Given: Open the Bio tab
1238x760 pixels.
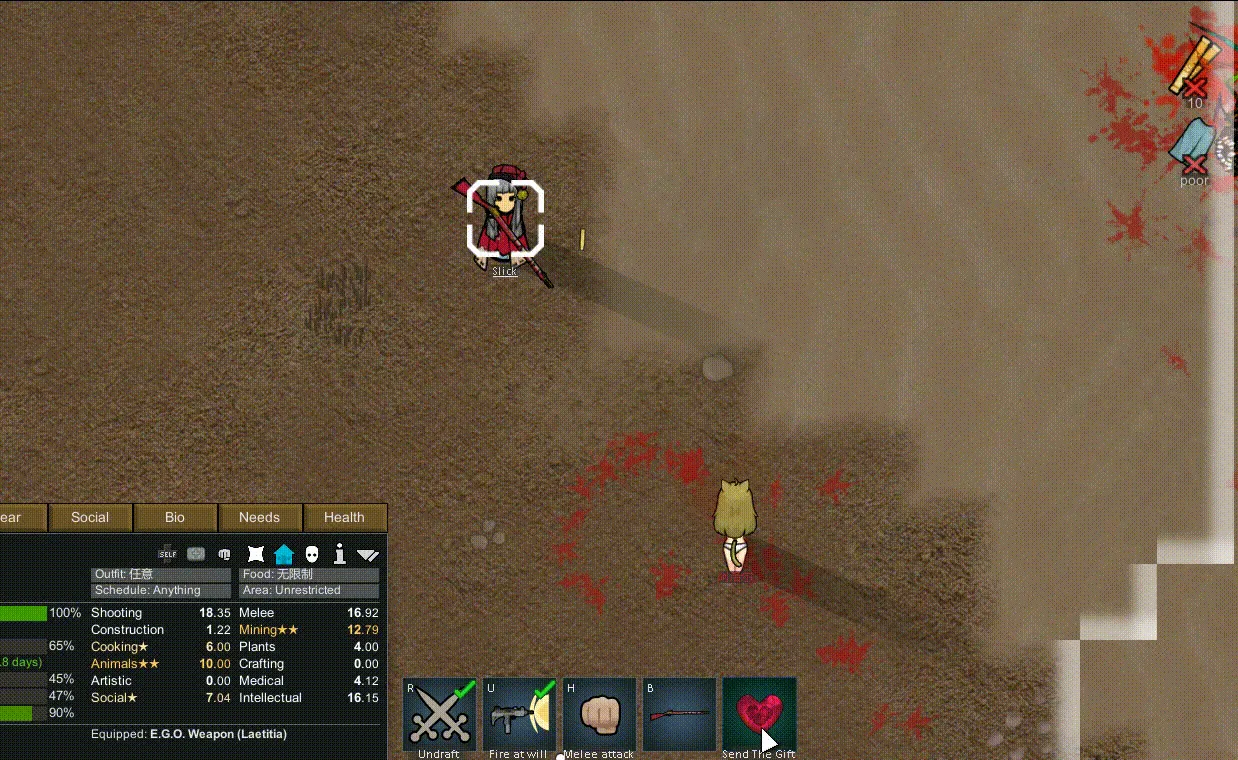Looking at the screenshot, I should tap(175, 517).
